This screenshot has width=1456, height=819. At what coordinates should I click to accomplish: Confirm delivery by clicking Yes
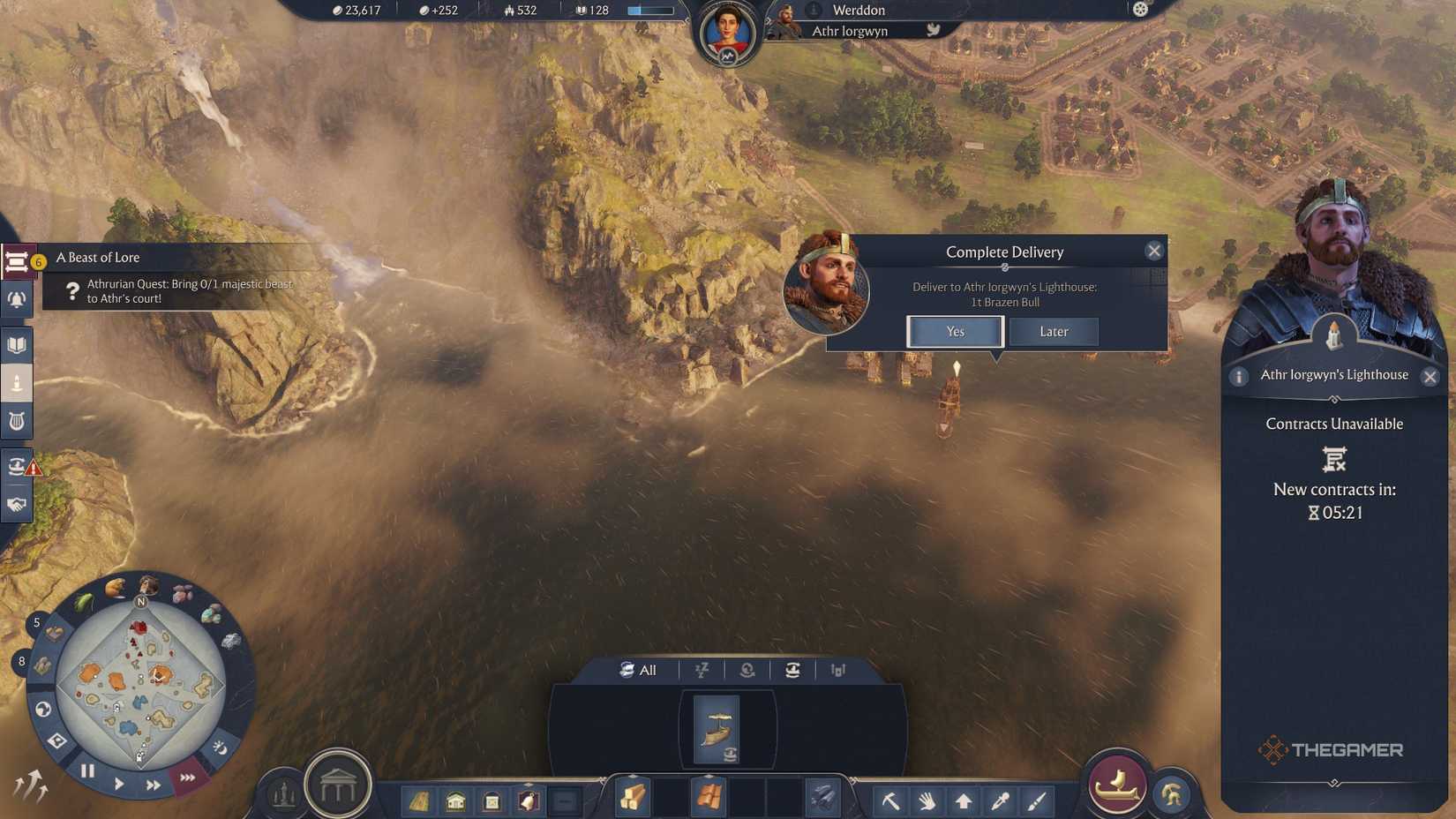[954, 331]
